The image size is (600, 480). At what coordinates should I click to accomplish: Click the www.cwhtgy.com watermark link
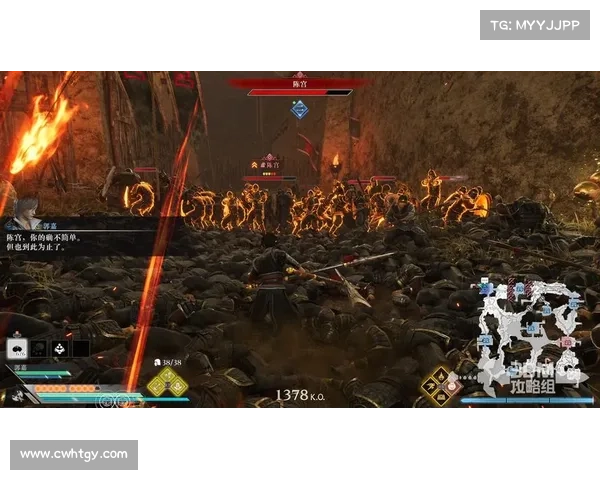[75, 455]
